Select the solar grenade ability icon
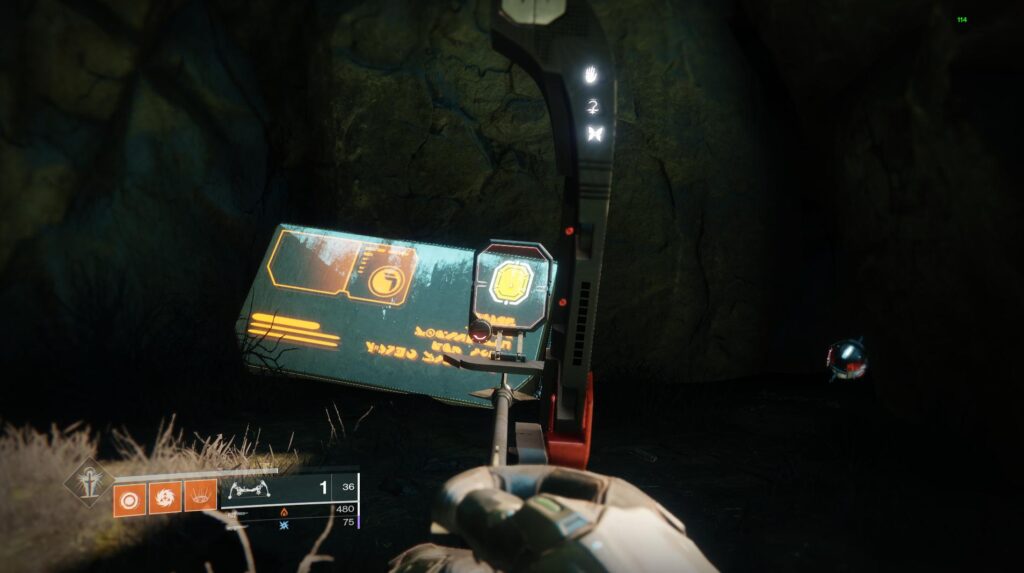Image resolution: width=1024 pixels, height=573 pixels. (128, 498)
